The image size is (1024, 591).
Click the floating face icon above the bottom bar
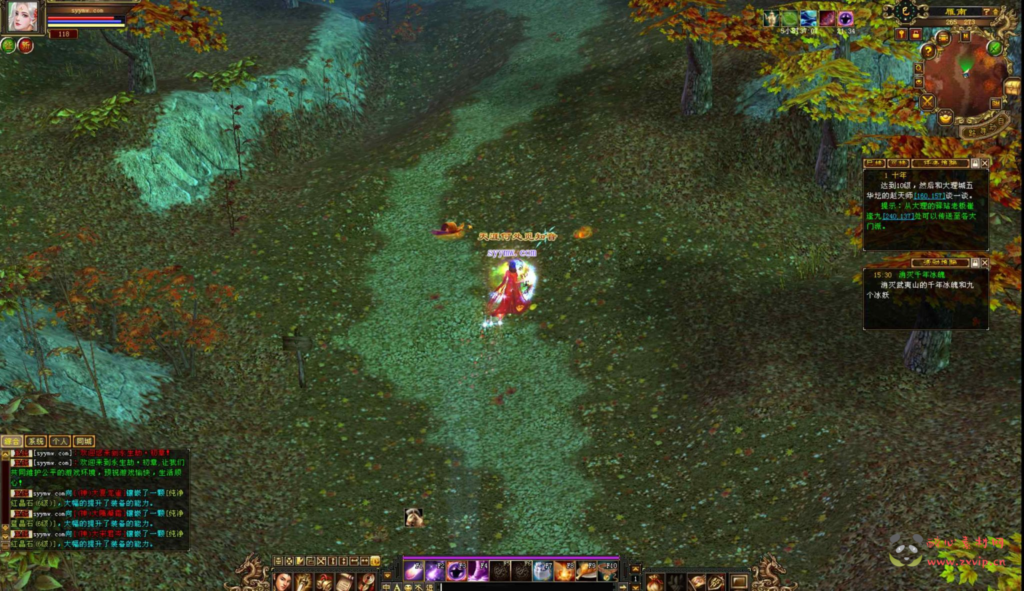(413, 517)
